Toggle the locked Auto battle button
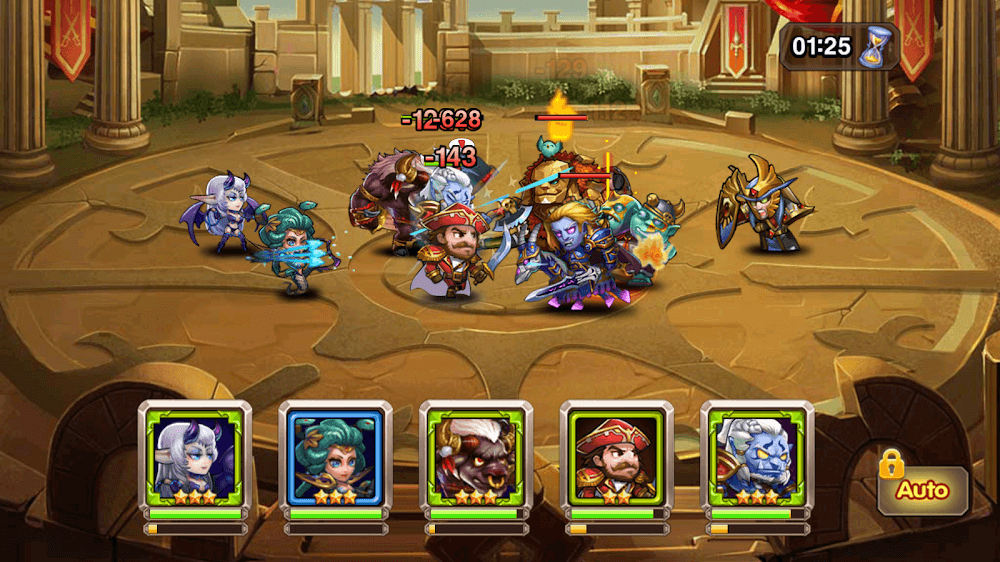Screen dimensions: 1000x562 pyautogui.click(x=921, y=489)
